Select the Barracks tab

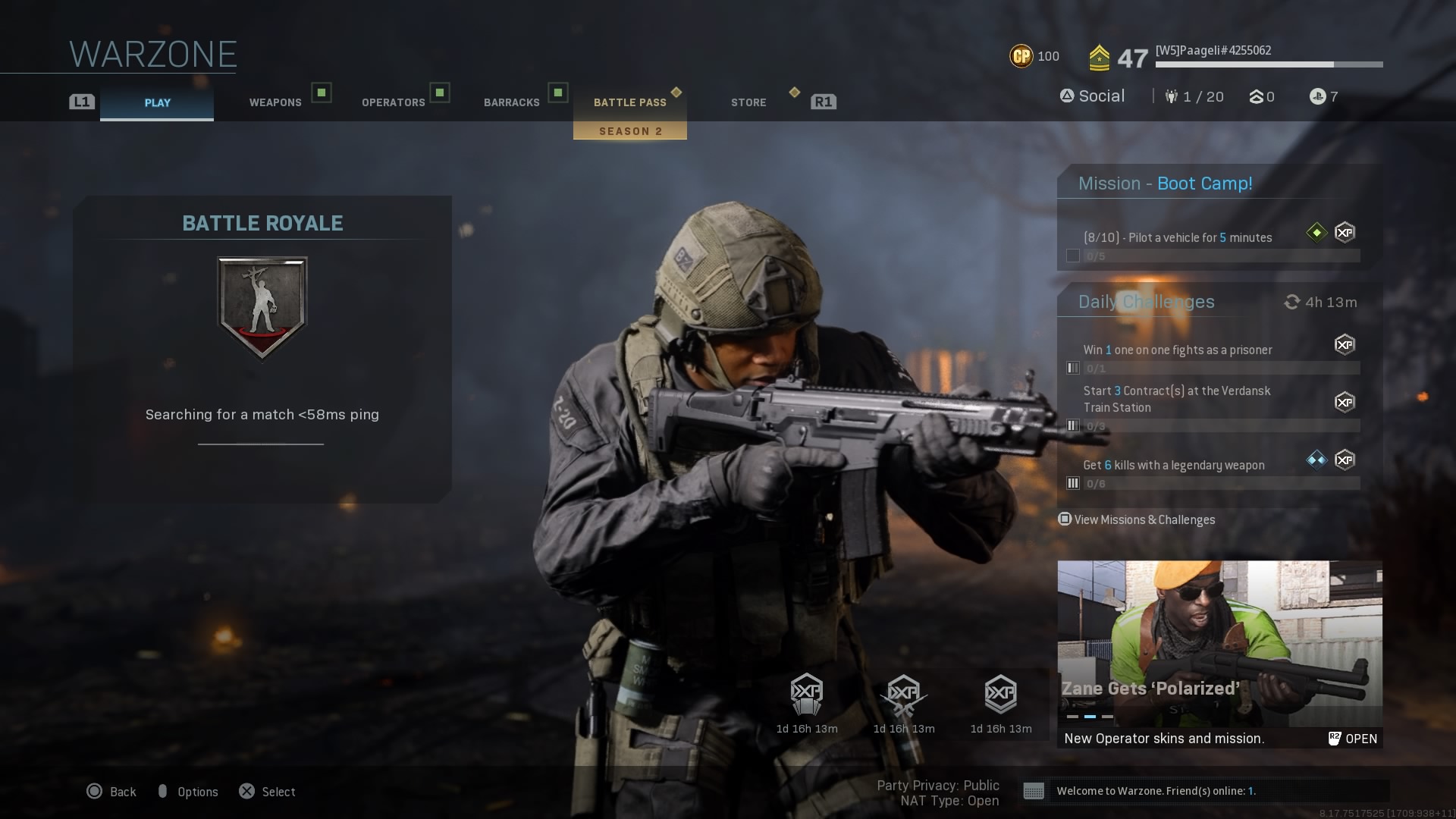(512, 102)
